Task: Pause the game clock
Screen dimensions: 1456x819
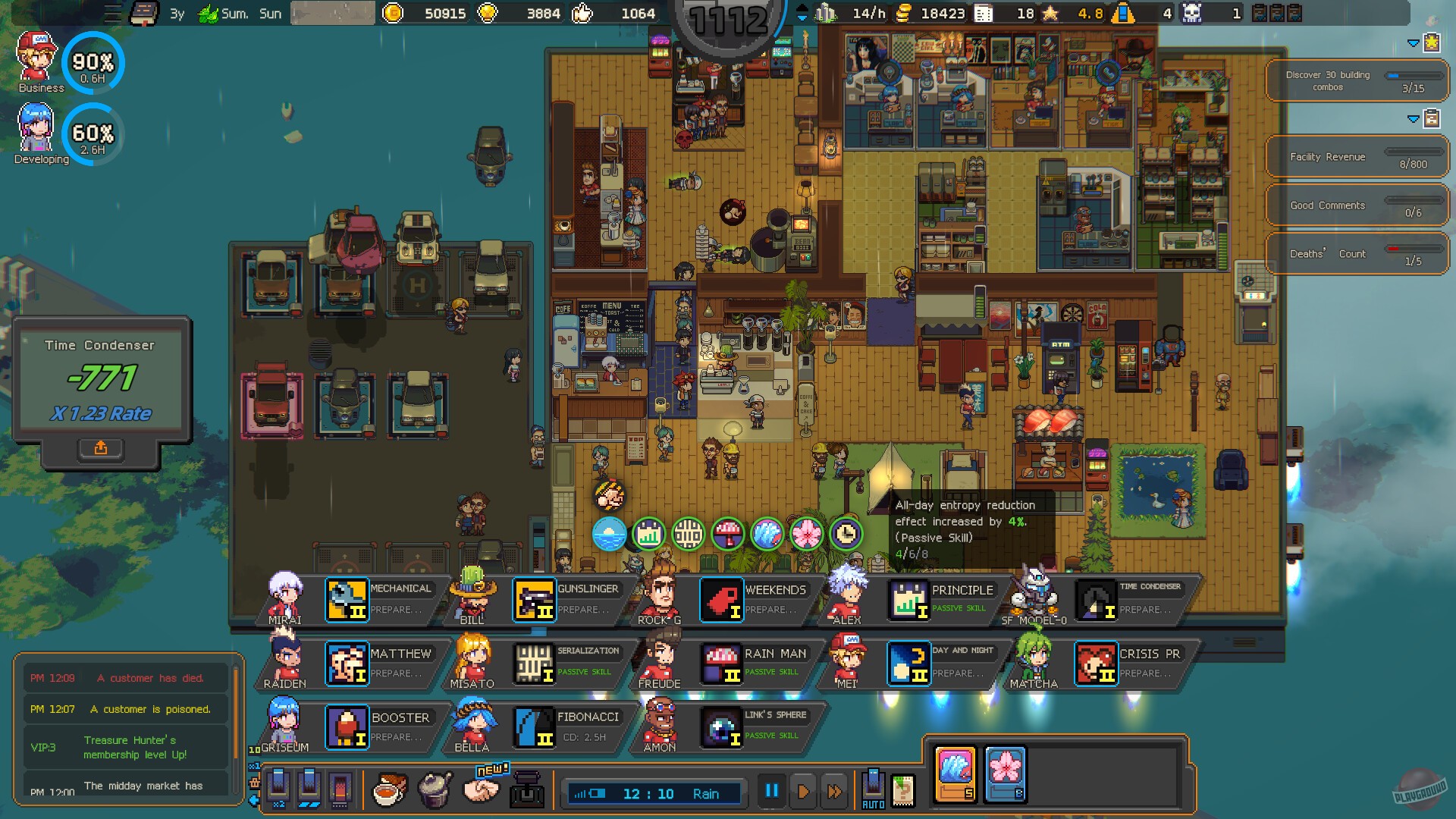Action: [x=771, y=791]
